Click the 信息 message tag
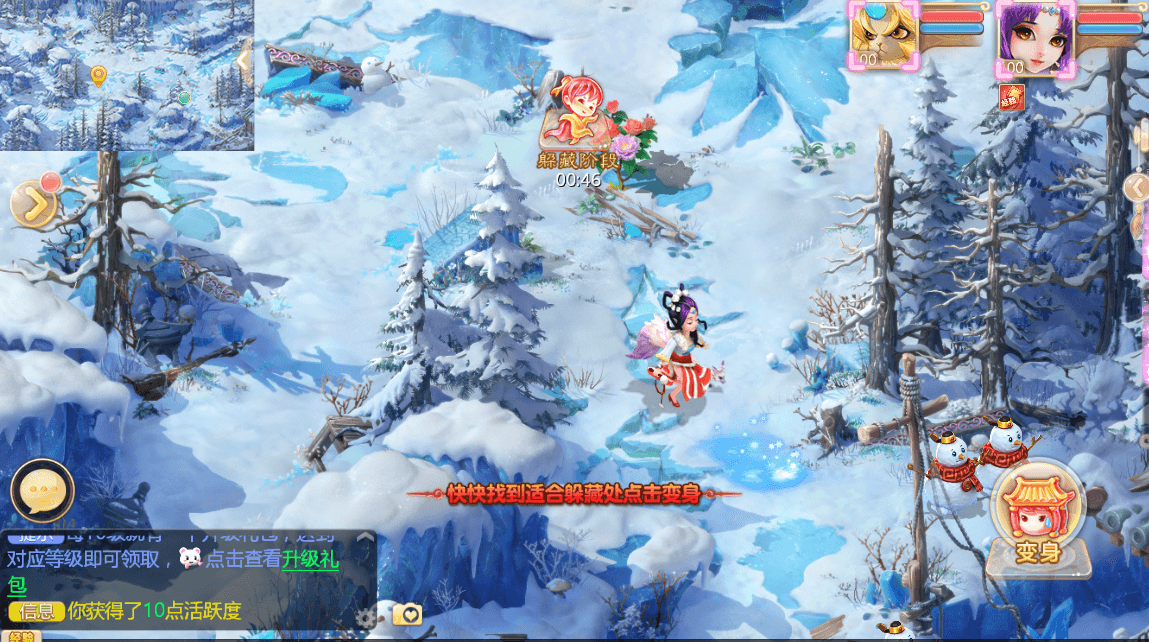This screenshot has width=1149, height=642. 36,611
